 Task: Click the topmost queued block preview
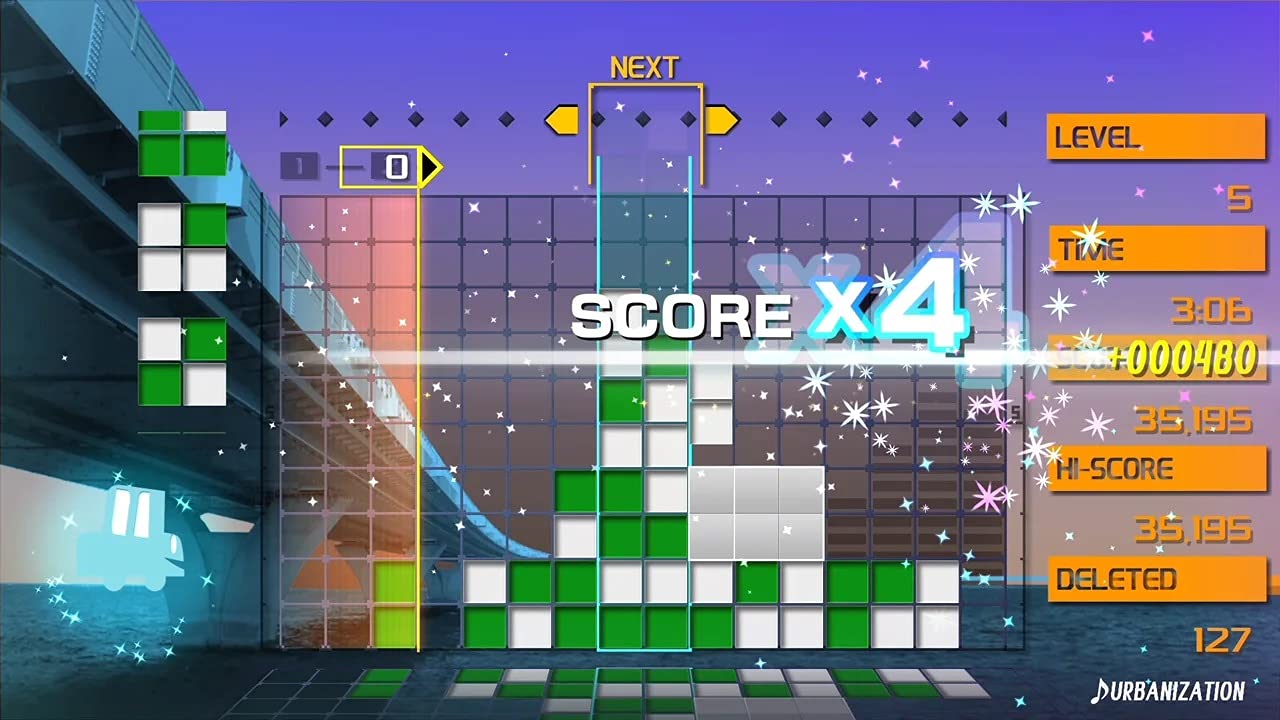(x=181, y=143)
